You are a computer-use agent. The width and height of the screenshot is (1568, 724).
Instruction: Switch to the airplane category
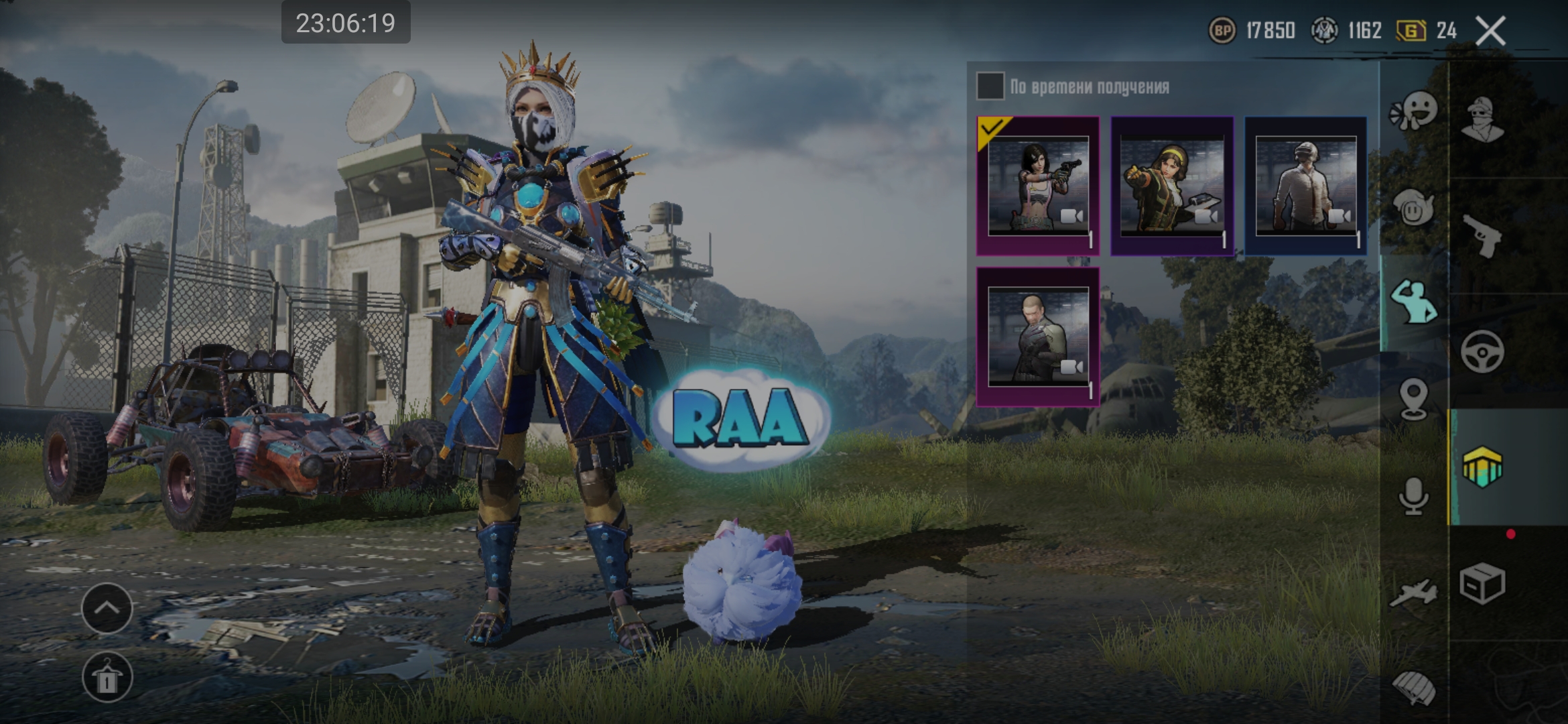1414,592
